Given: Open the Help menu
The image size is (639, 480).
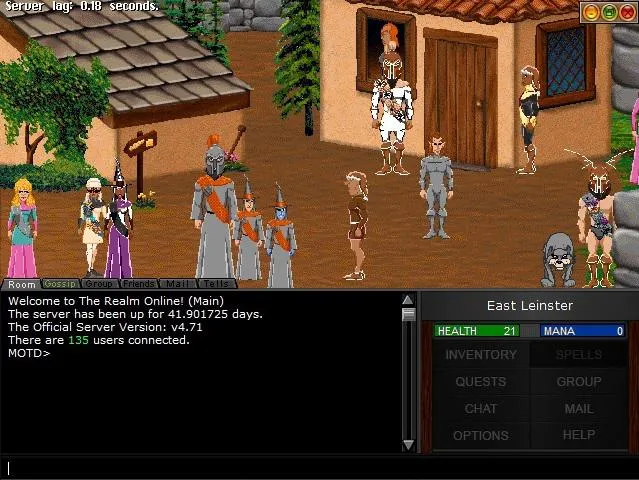Looking at the screenshot, I should click(x=578, y=436).
